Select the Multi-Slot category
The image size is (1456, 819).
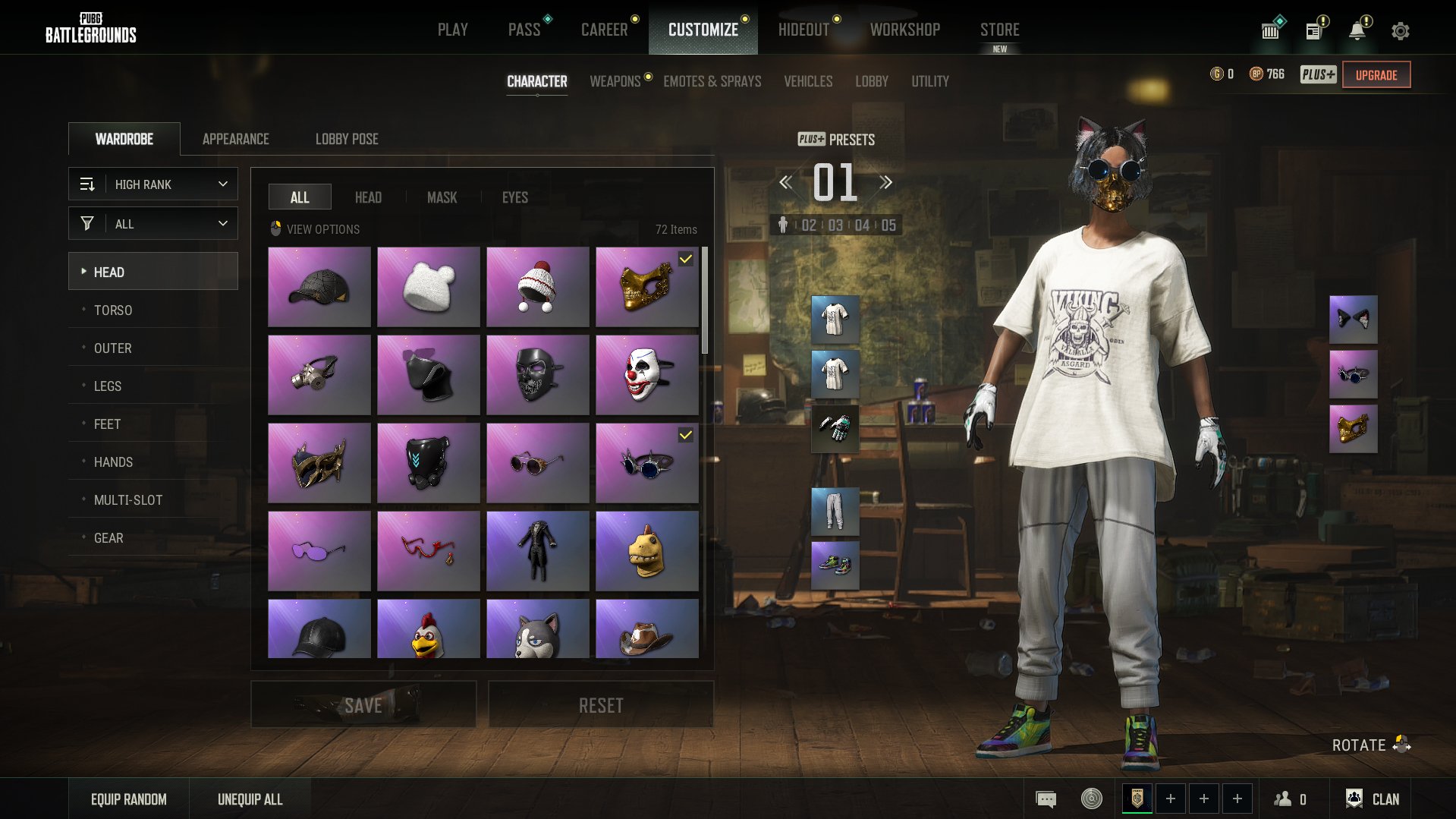coord(128,500)
